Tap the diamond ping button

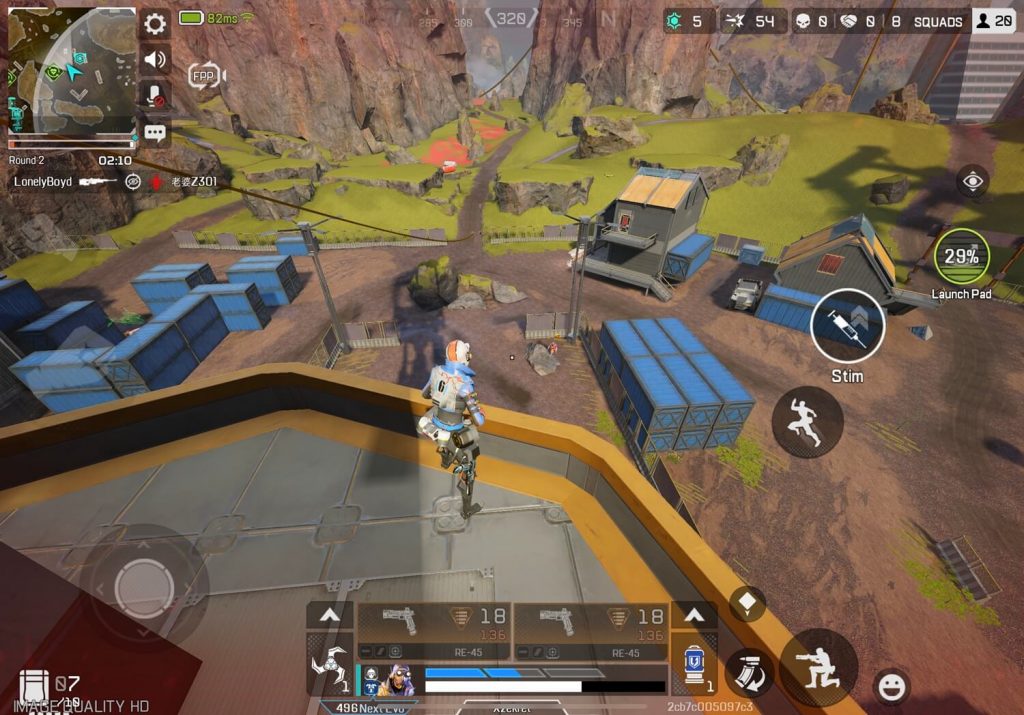747,603
